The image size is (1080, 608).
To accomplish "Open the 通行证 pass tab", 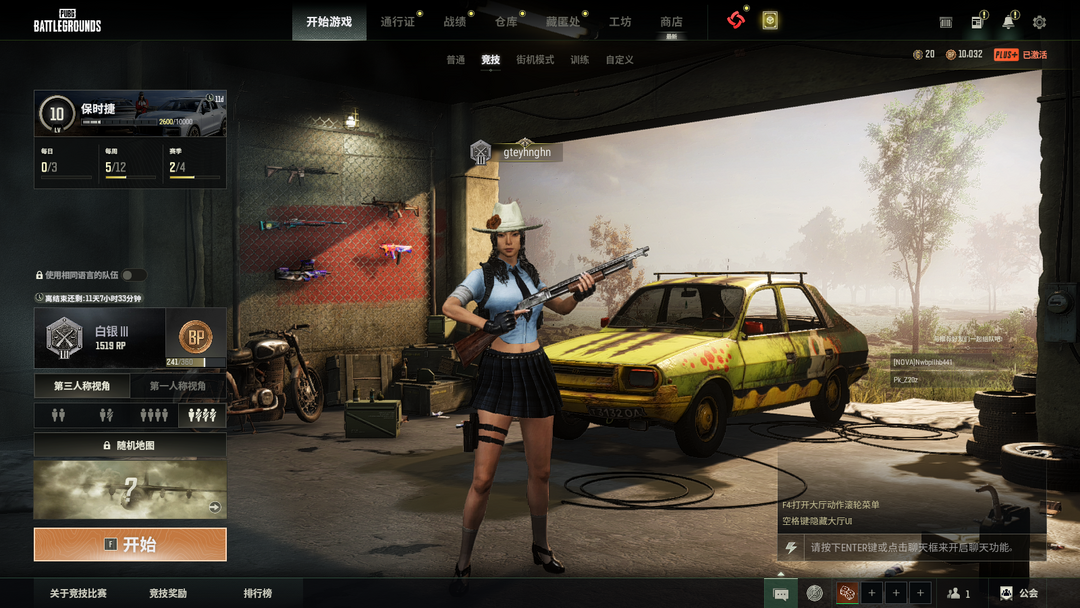I will 397,22.
